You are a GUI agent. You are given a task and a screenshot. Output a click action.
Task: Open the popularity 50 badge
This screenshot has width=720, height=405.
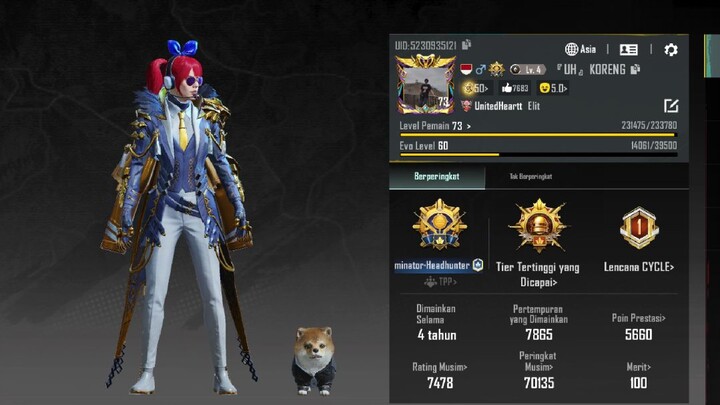coord(475,88)
